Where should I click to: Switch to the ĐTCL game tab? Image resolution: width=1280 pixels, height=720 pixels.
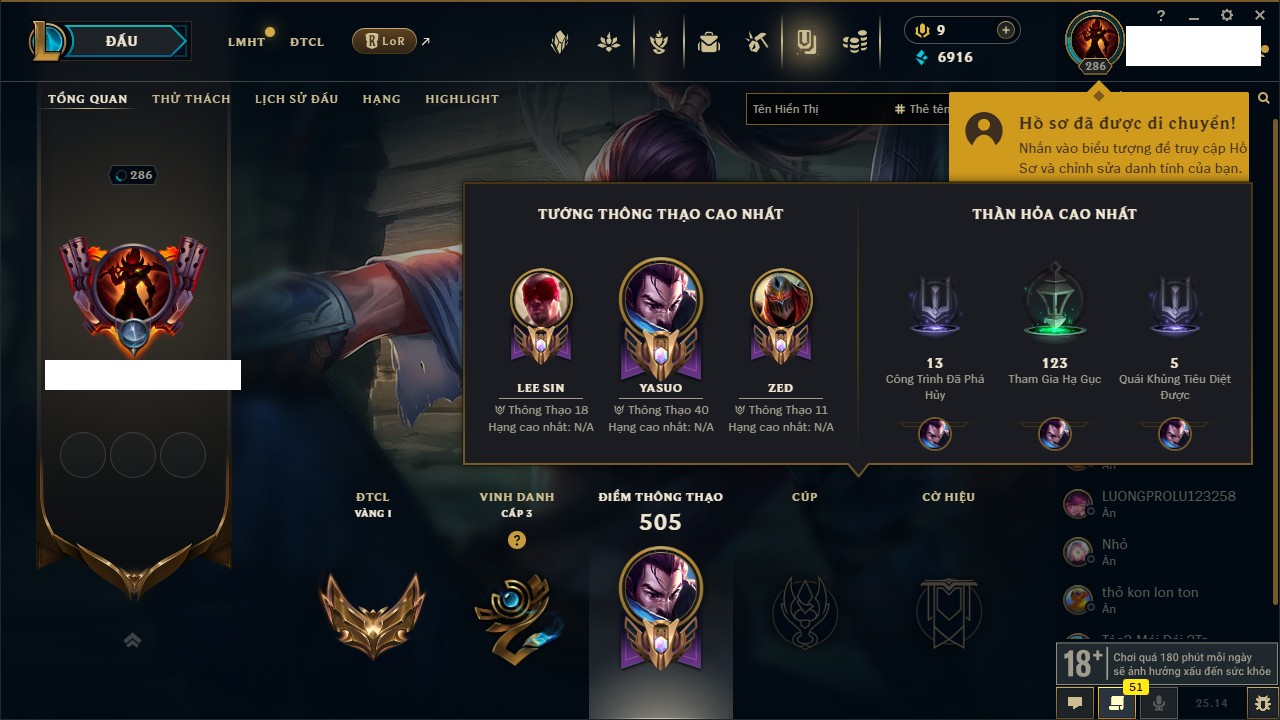coord(307,42)
